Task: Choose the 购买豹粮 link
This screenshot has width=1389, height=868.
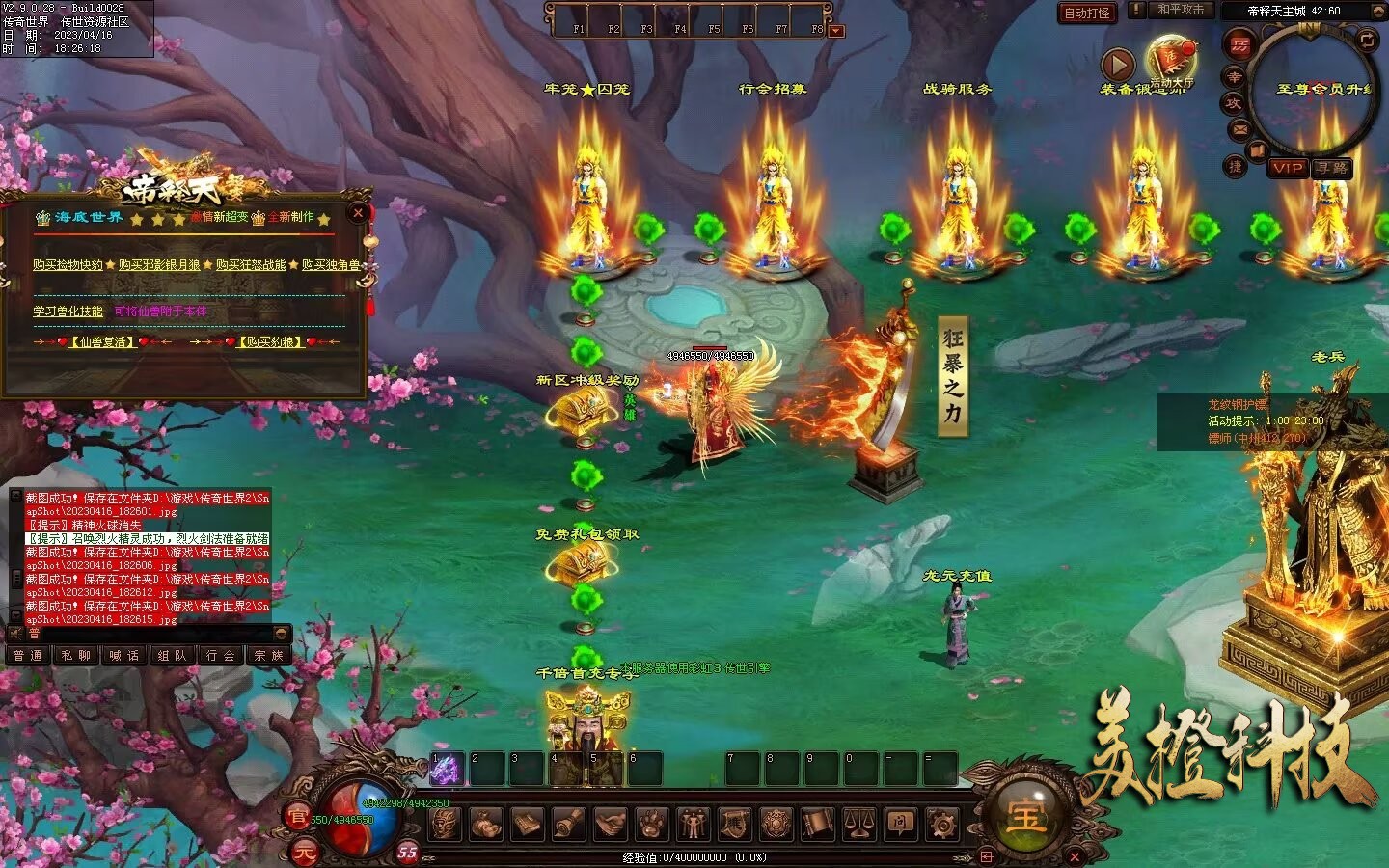Action: click(x=270, y=341)
